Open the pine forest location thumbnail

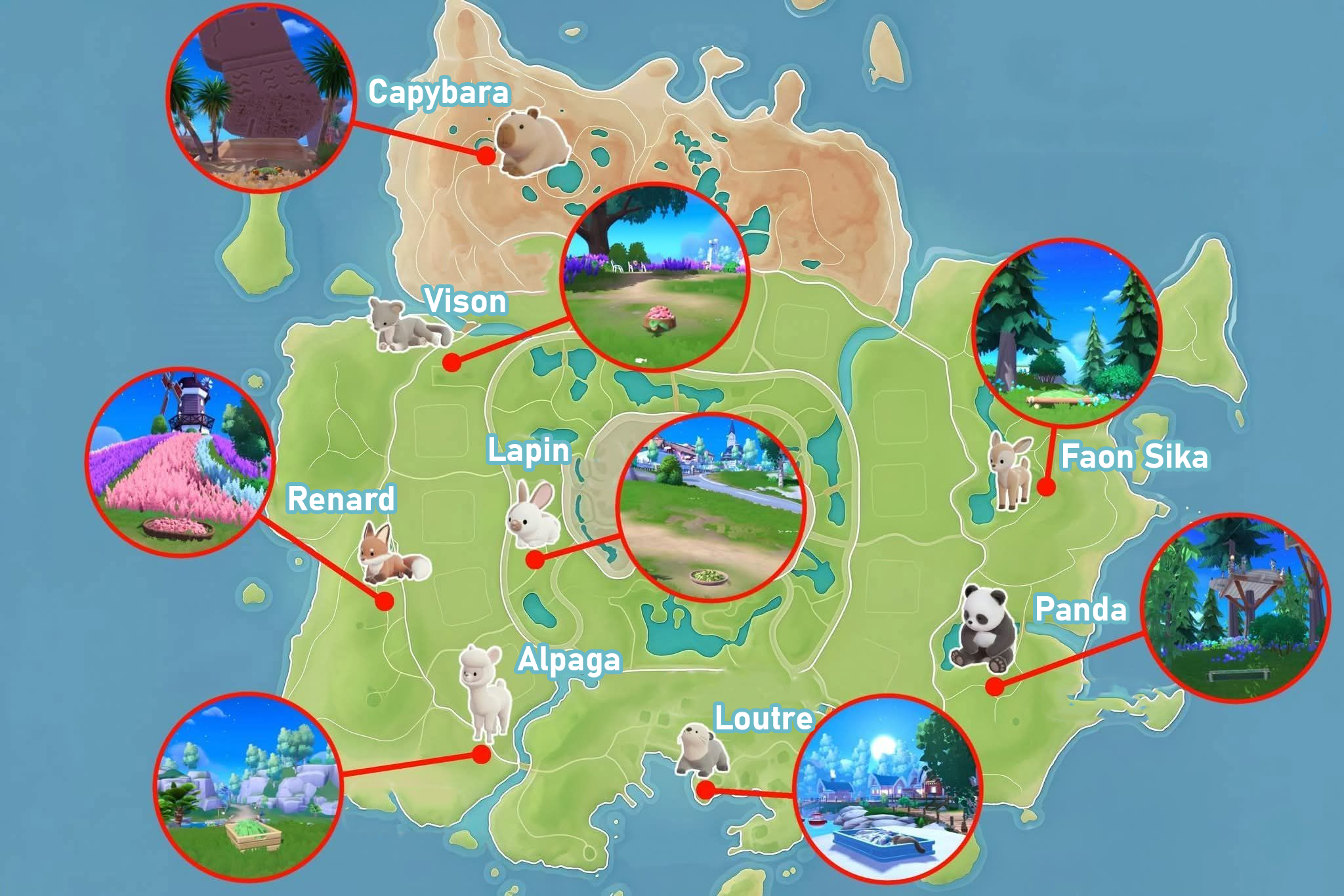(1066, 331)
